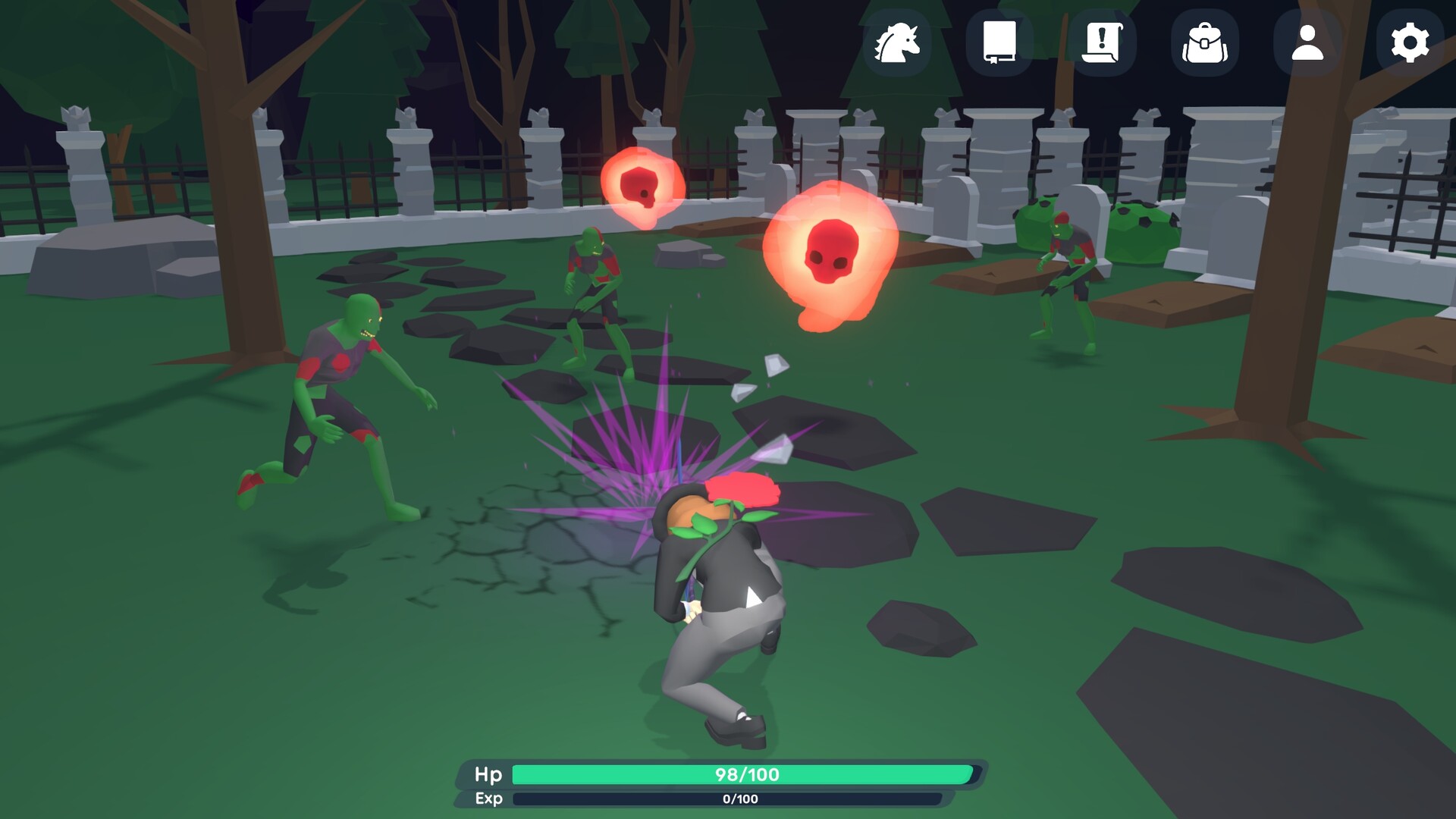Viewport: 1456px width, 819px height.
Task: View the character profile icon
Action: (x=1306, y=43)
